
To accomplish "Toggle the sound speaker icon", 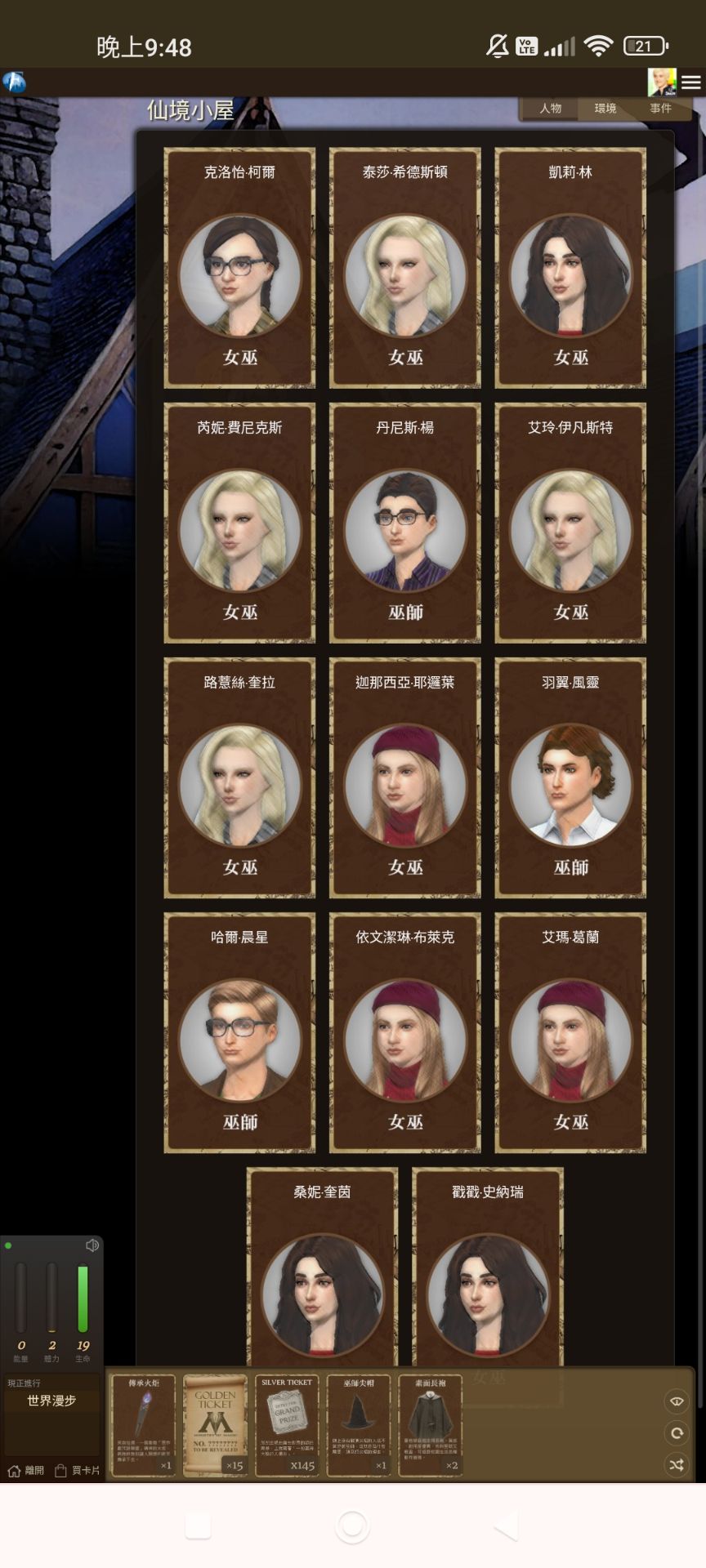I will pos(92,1245).
